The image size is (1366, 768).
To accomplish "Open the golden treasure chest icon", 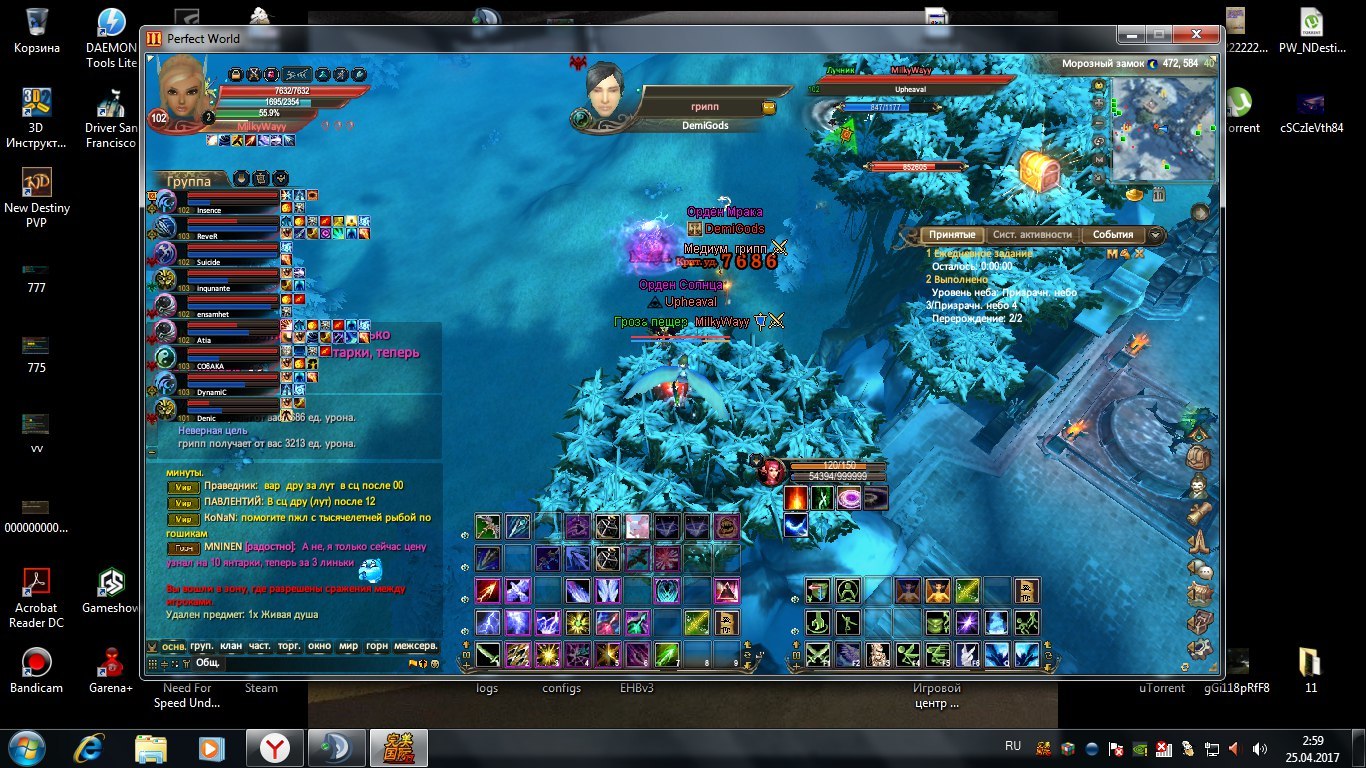I will (x=1039, y=171).
